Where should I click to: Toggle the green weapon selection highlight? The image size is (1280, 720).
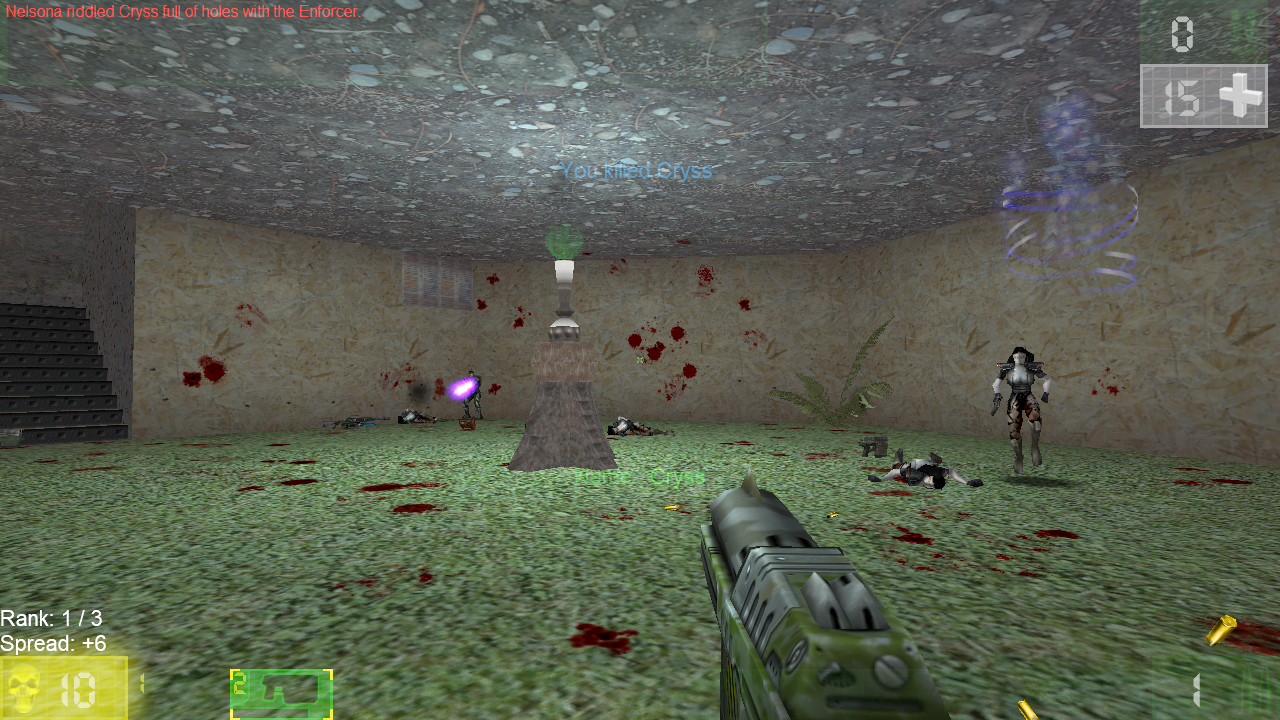click(280, 692)
